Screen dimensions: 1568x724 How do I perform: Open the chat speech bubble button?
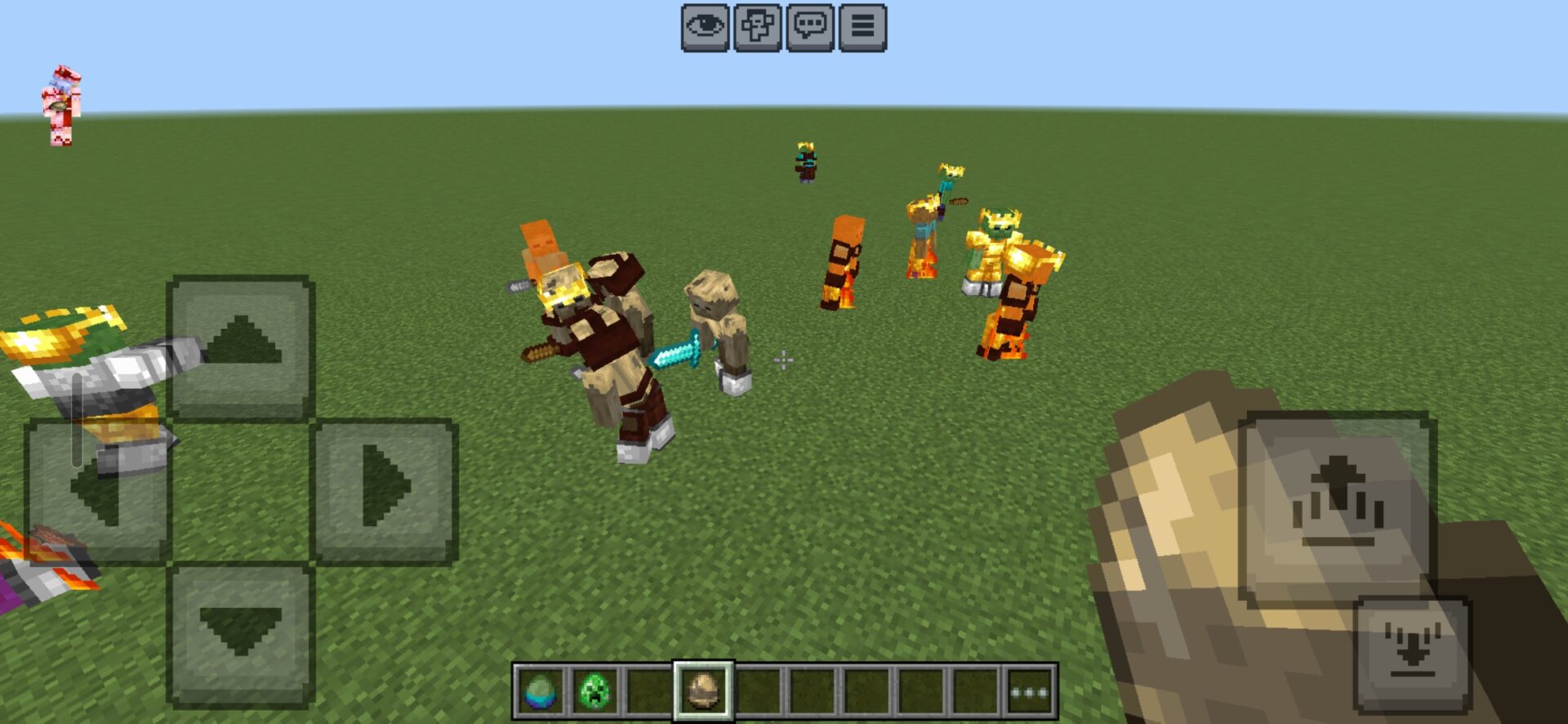click(x=810, y=28)
